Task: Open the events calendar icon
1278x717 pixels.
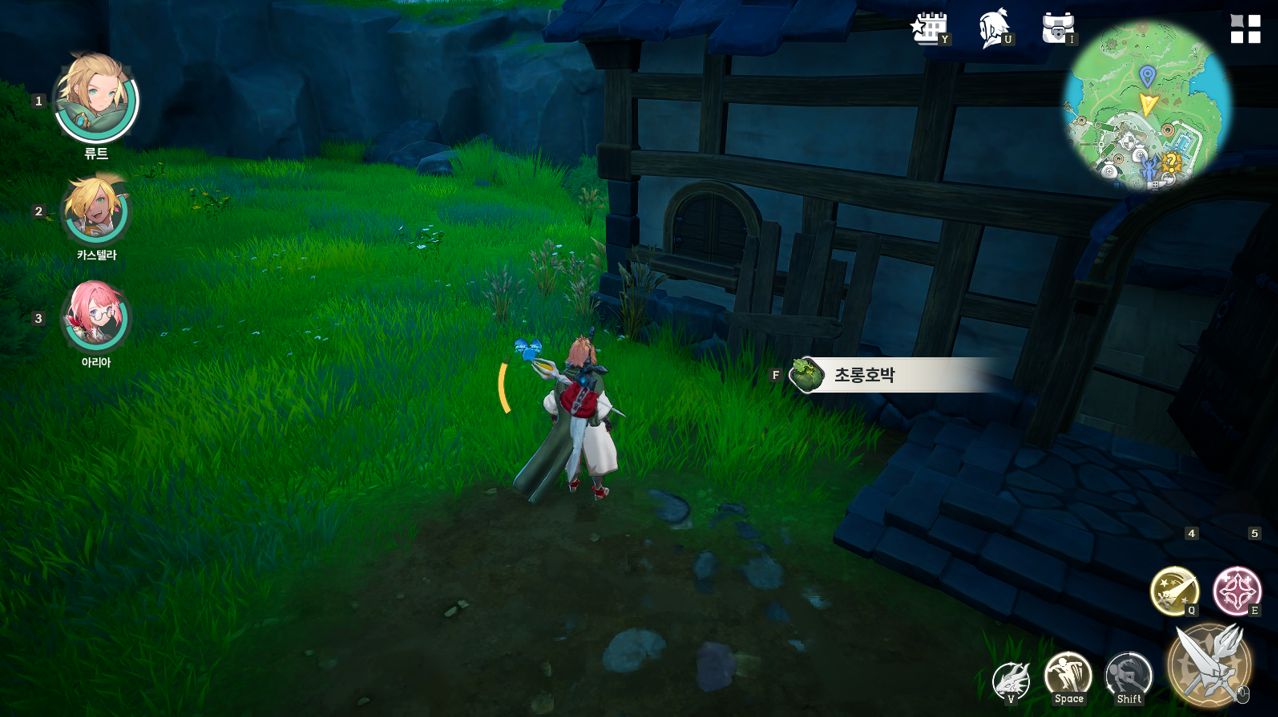Action: pyautogui.click(x=929, y=28)
